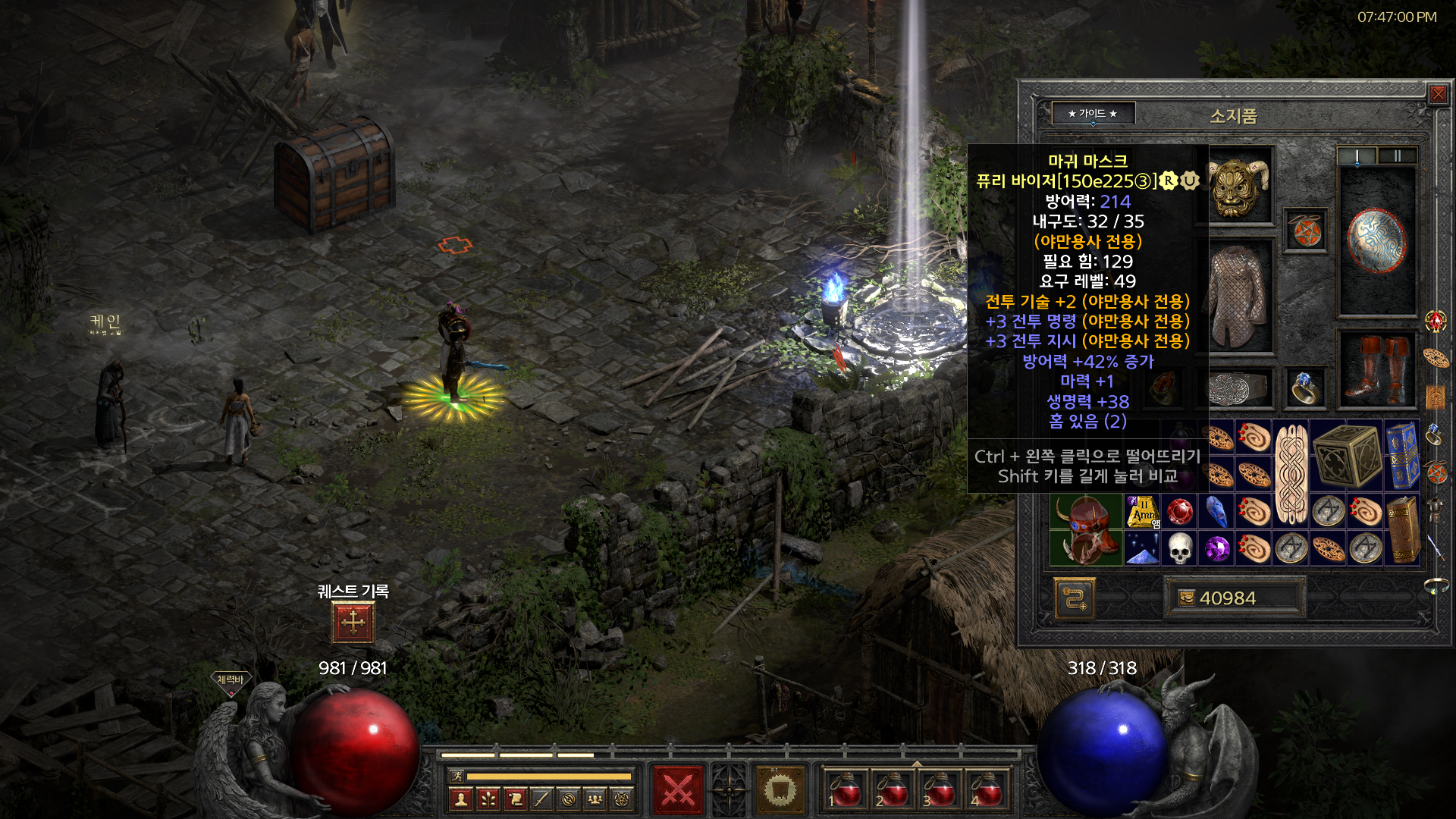Close the inventory panel
This screenshot has height=819, width=1456.
[1438, 94]
